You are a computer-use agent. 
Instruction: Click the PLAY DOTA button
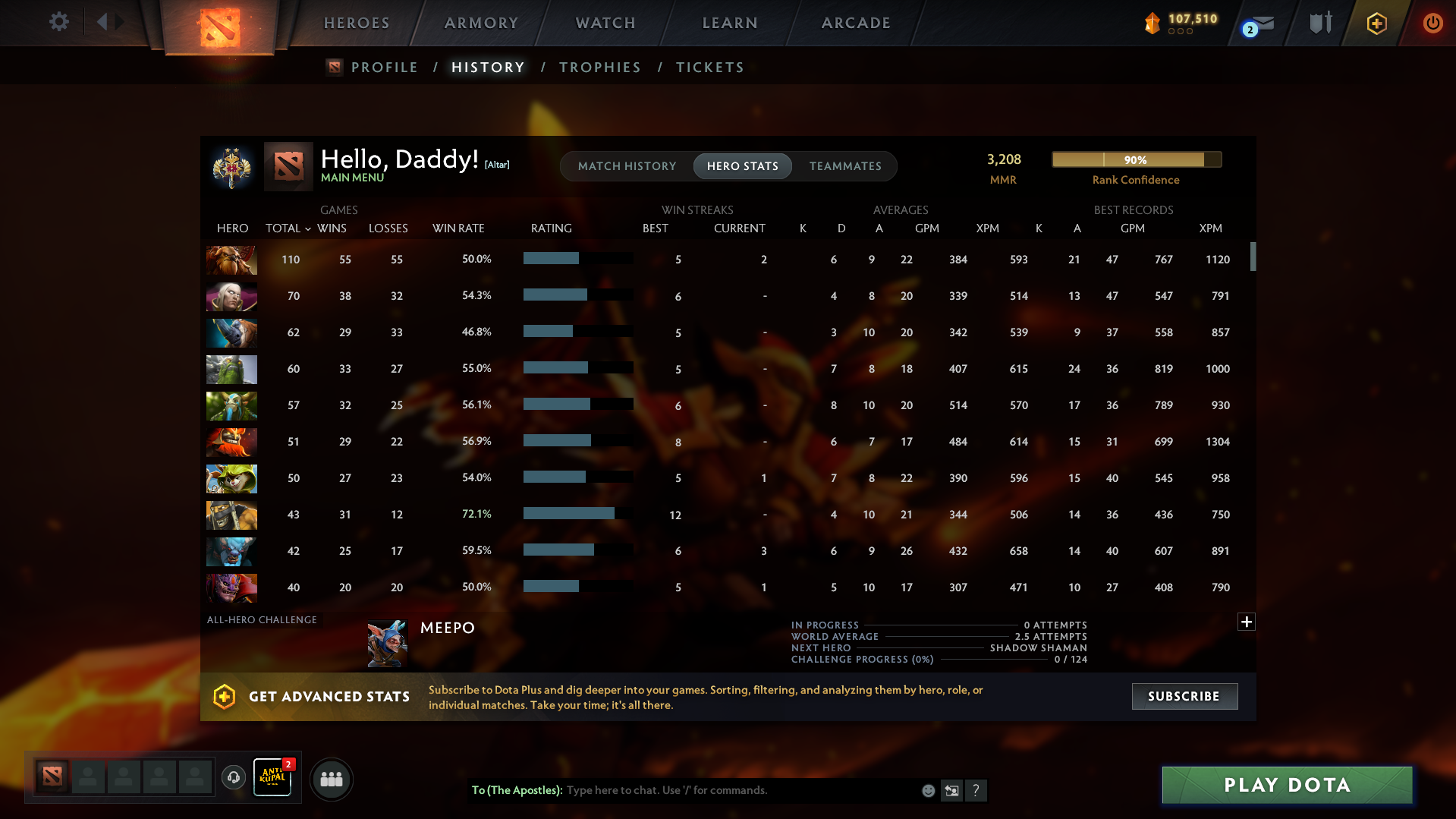[x=1286, y=785]
